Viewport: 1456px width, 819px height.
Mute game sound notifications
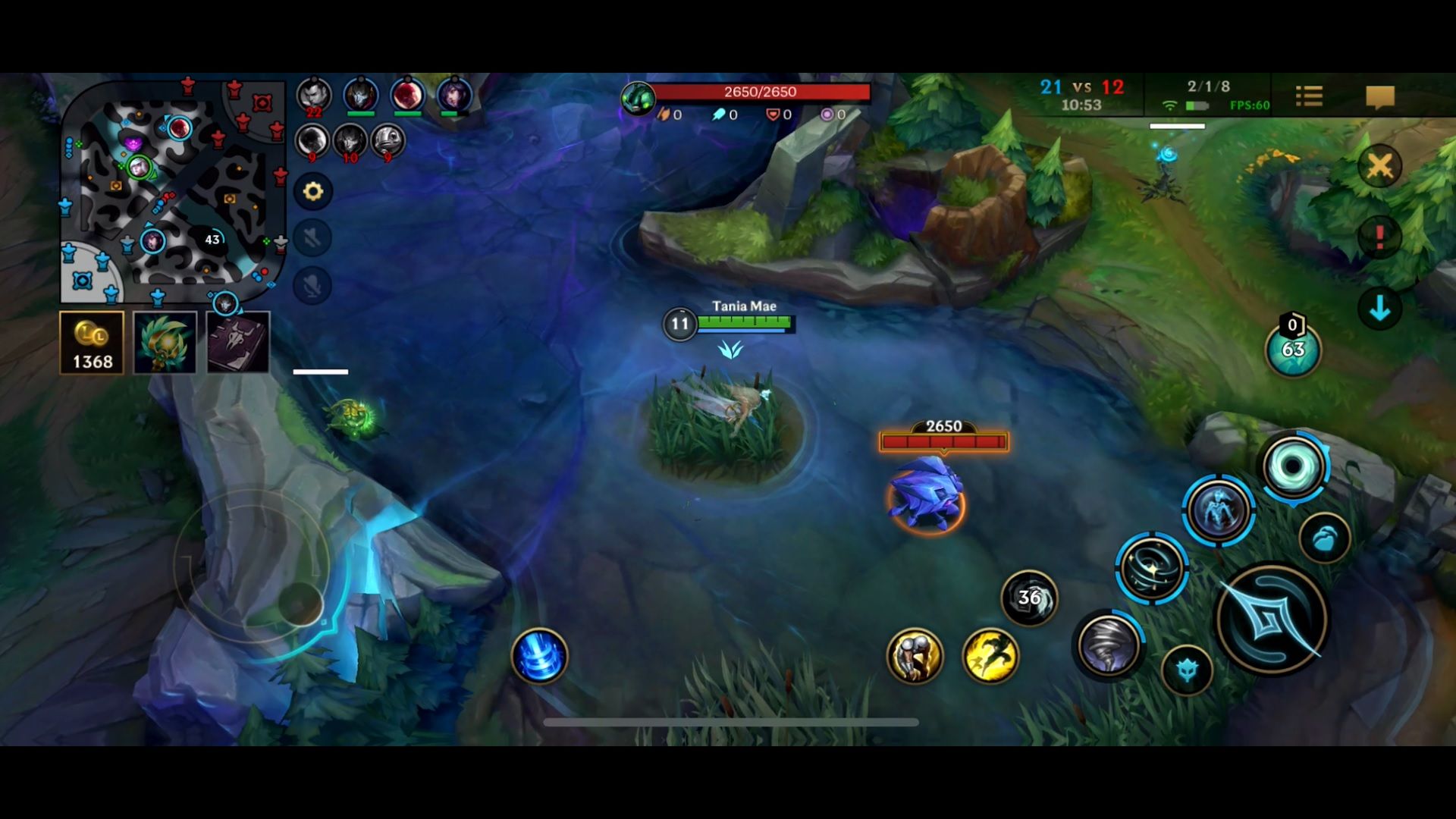click(313, 240)
